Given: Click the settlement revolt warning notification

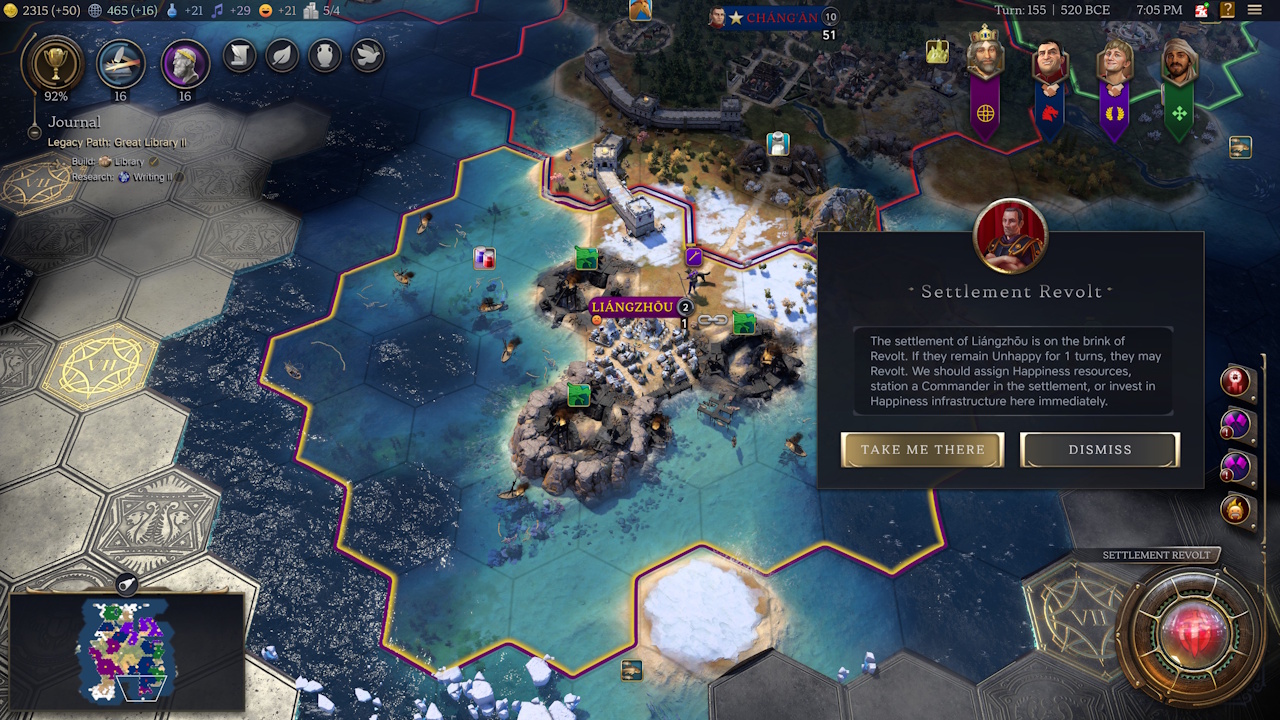Looking at the screenshot, I should (x=1236, y=380).
